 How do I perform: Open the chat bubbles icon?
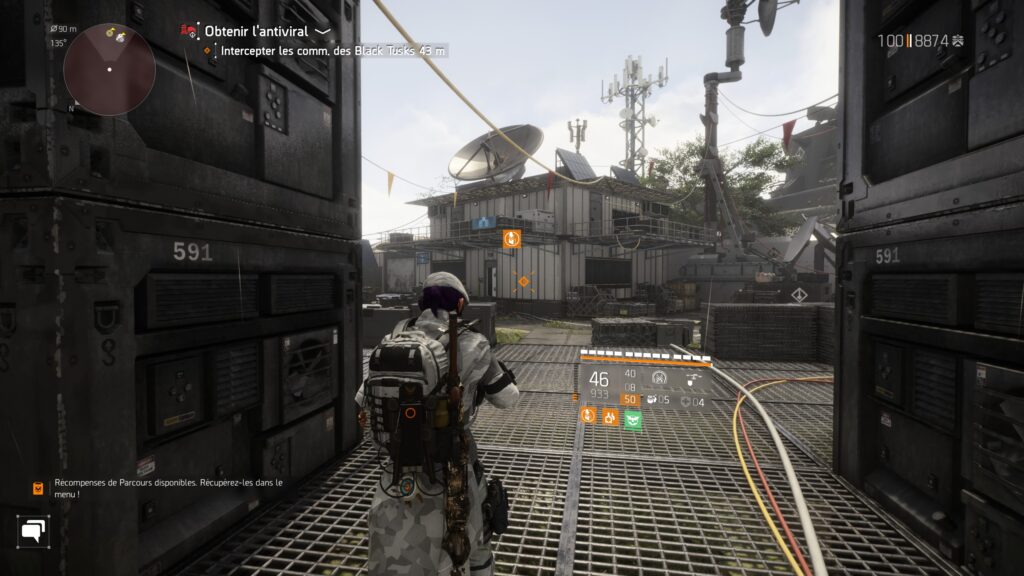[x=33, y=530]
